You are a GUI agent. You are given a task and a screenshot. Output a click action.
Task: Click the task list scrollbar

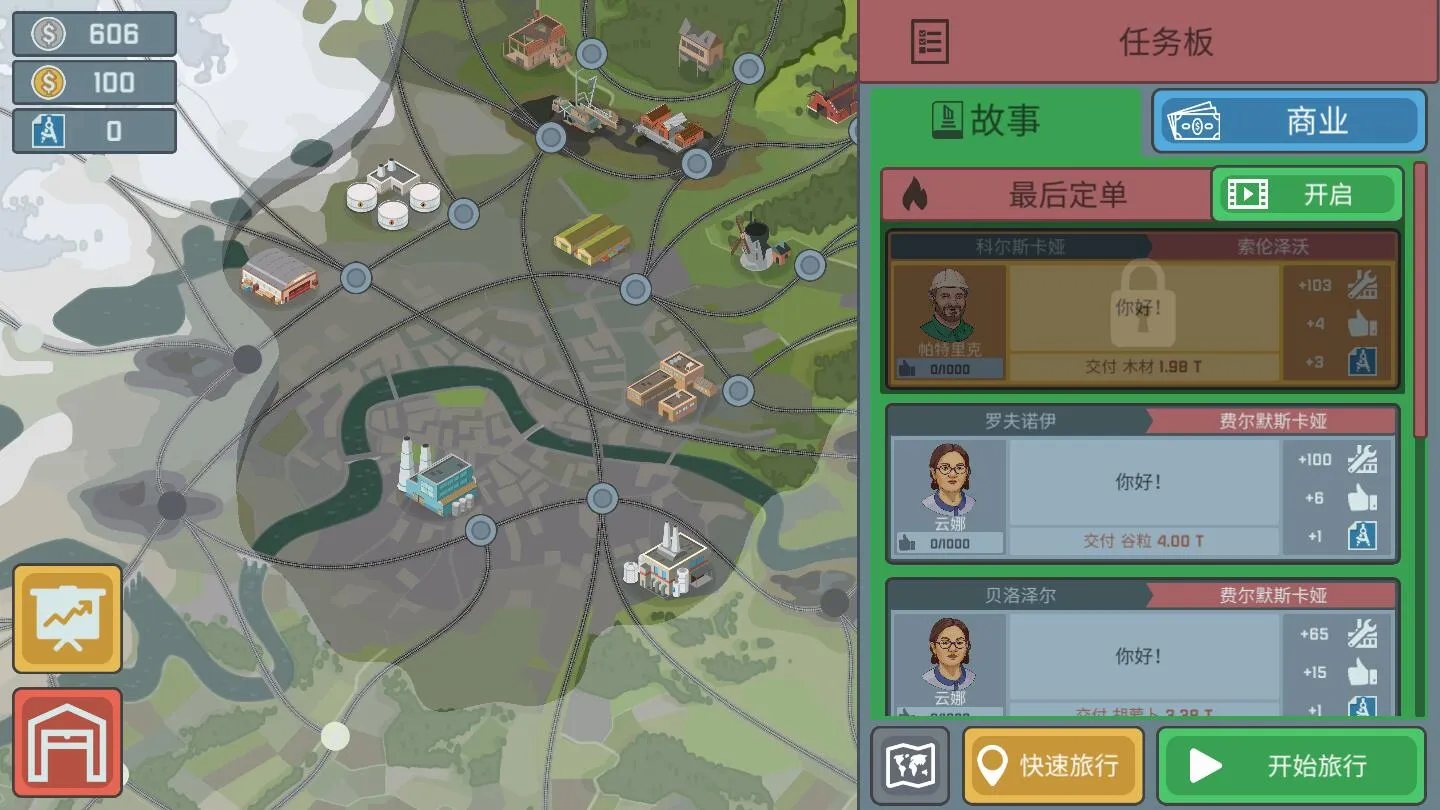point(1420,300)
